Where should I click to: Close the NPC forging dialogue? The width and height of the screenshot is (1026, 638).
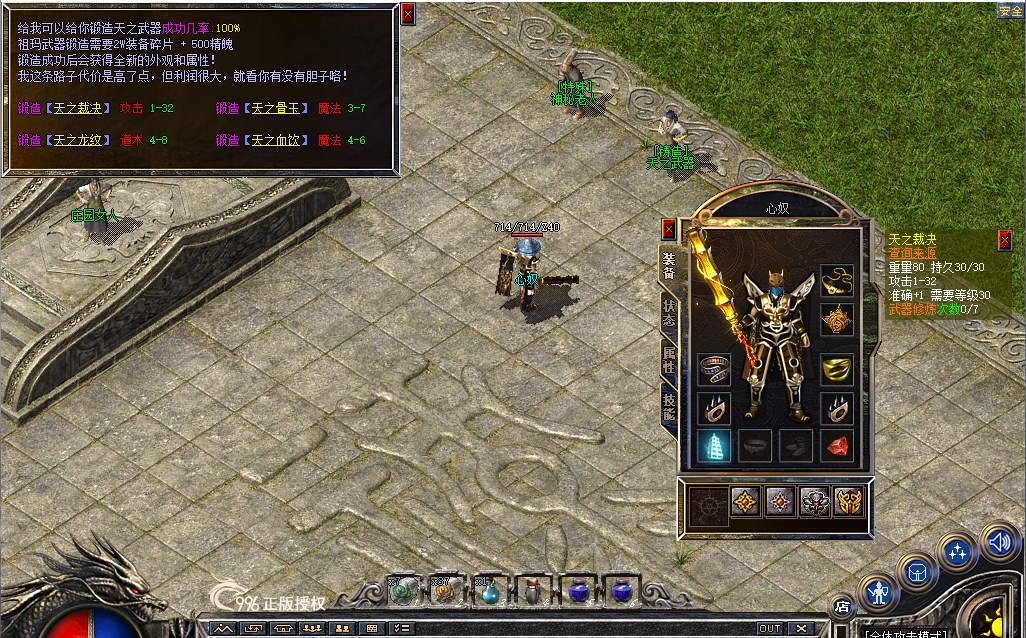tap(407, 14)
